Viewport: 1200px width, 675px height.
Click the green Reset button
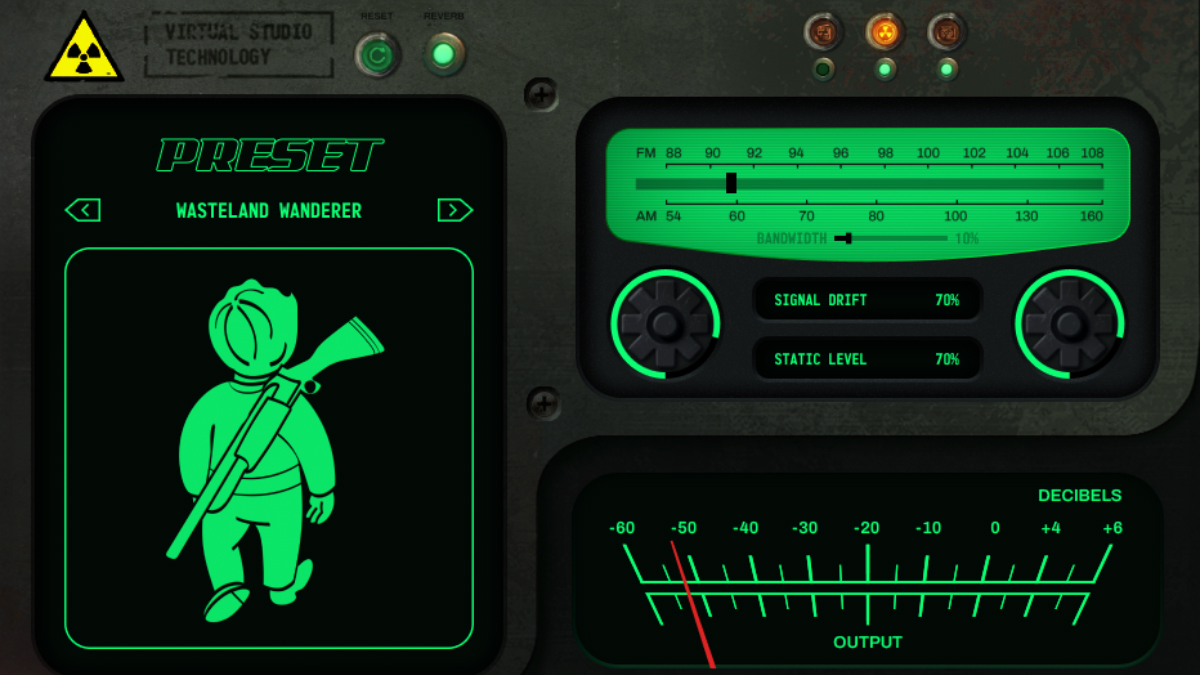coord(377,56)
